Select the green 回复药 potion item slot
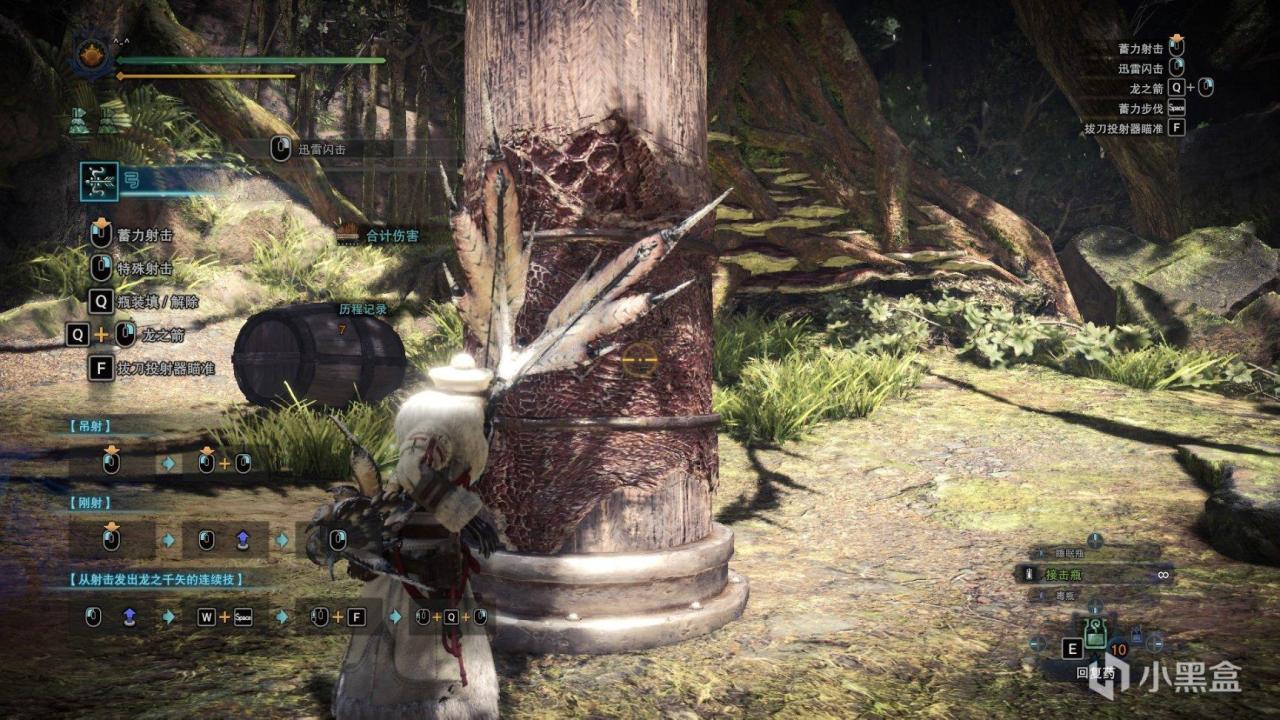Image resolution: width=1280 pixels, height=720 pixels. click(1096, 634)
